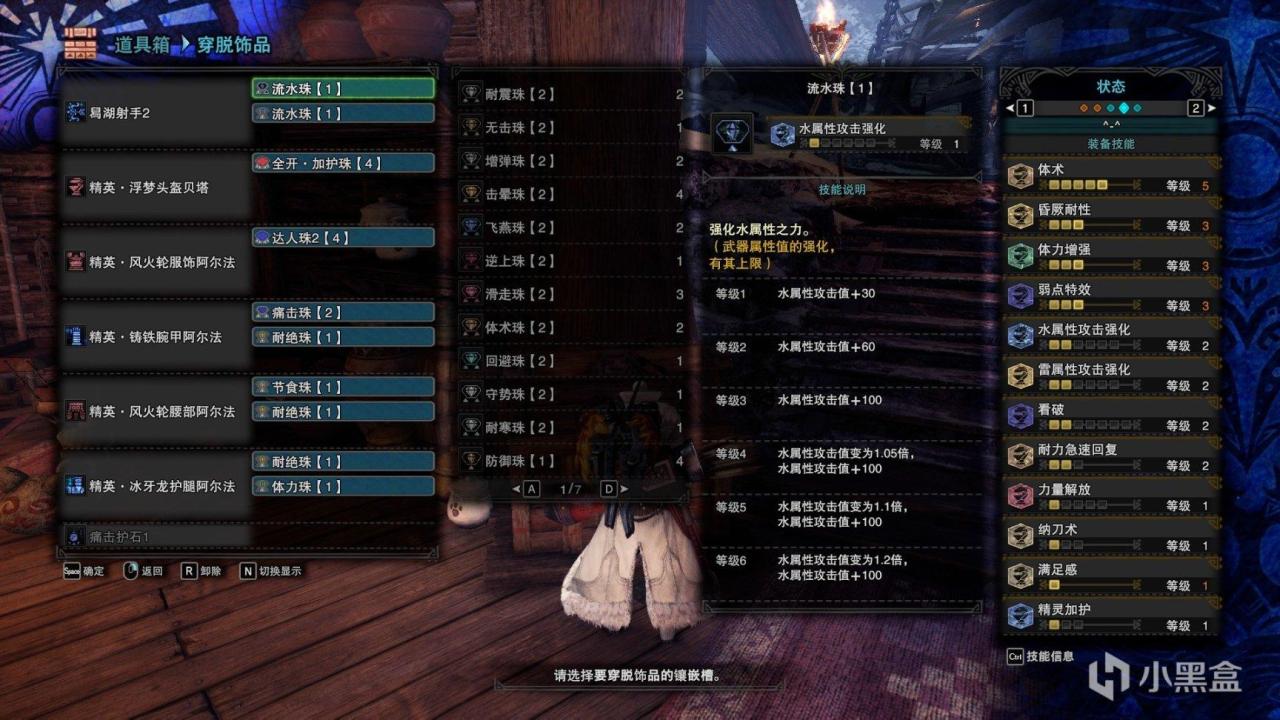This screenshot has width=1280, height=720.
Task: Select the 达人珠2【4】 decoration slot
Action: click(x=343, y=238)
